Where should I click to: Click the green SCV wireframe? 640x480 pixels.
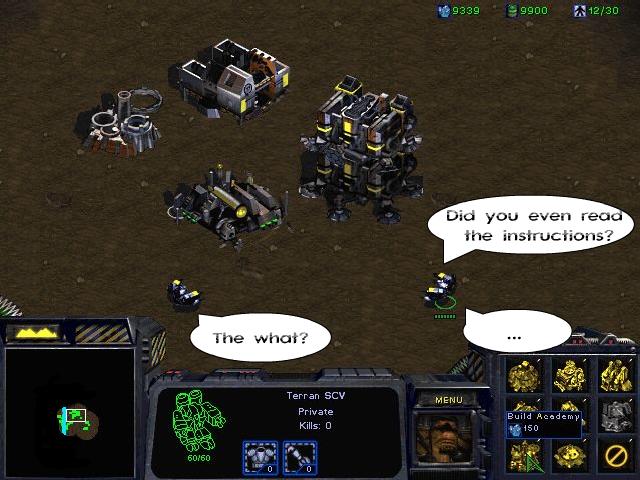tap(197, 418)
